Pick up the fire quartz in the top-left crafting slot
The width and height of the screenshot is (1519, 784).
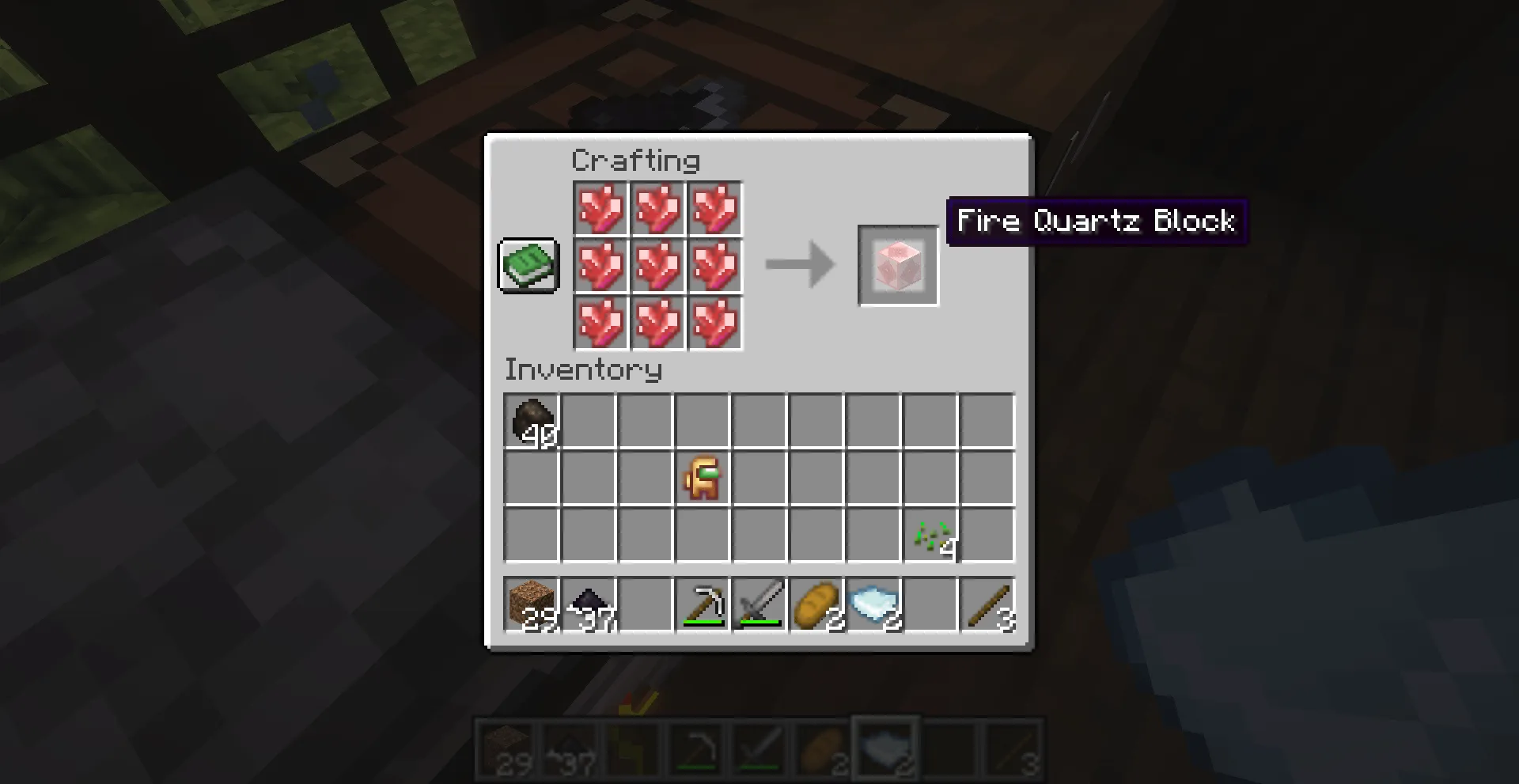pyautogui.click(x=600, y=209)
